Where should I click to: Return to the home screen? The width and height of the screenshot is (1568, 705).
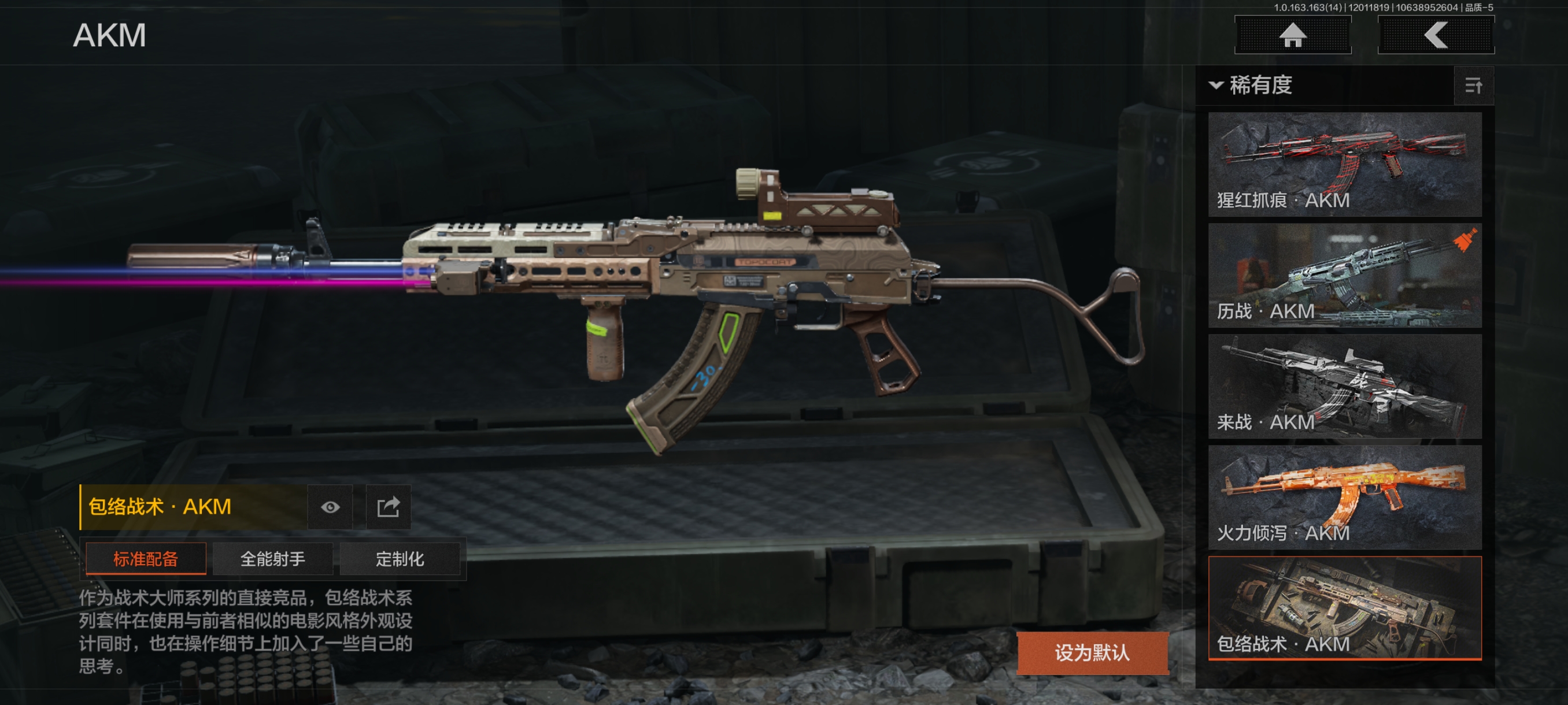[1292, 35]
